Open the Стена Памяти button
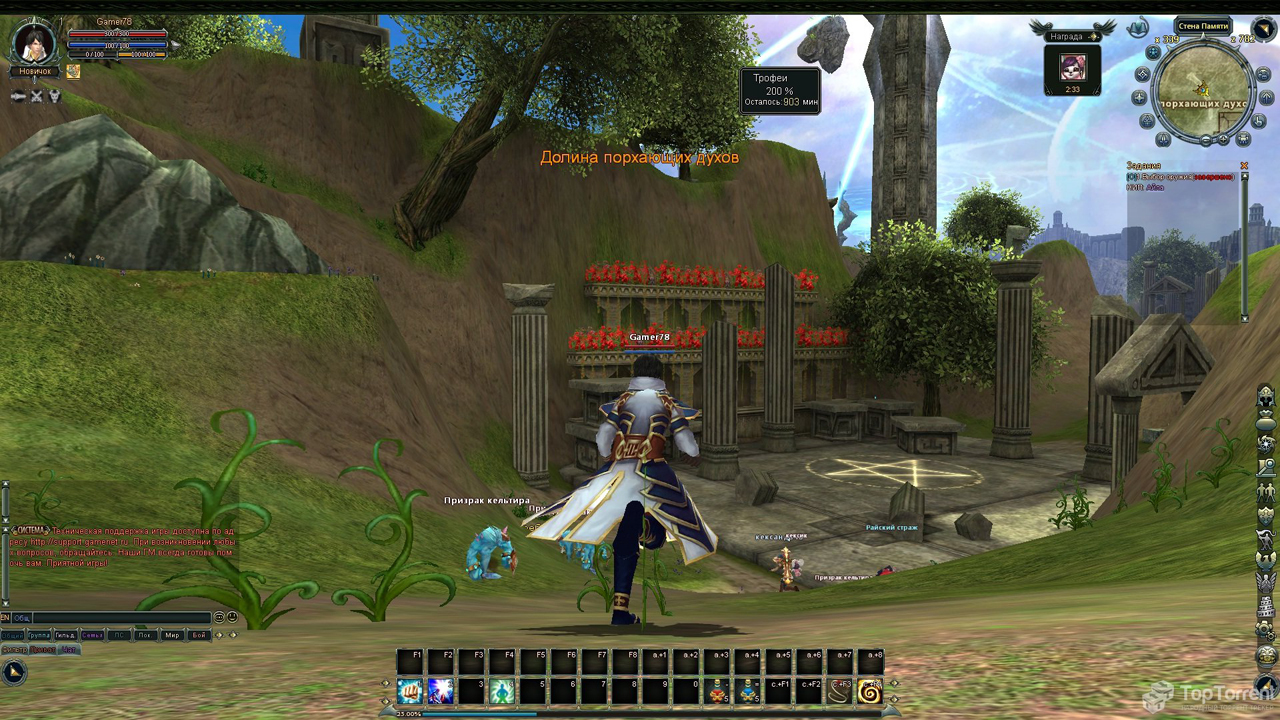Screen dimensions: 1280x720 (x=1202, y=26)
